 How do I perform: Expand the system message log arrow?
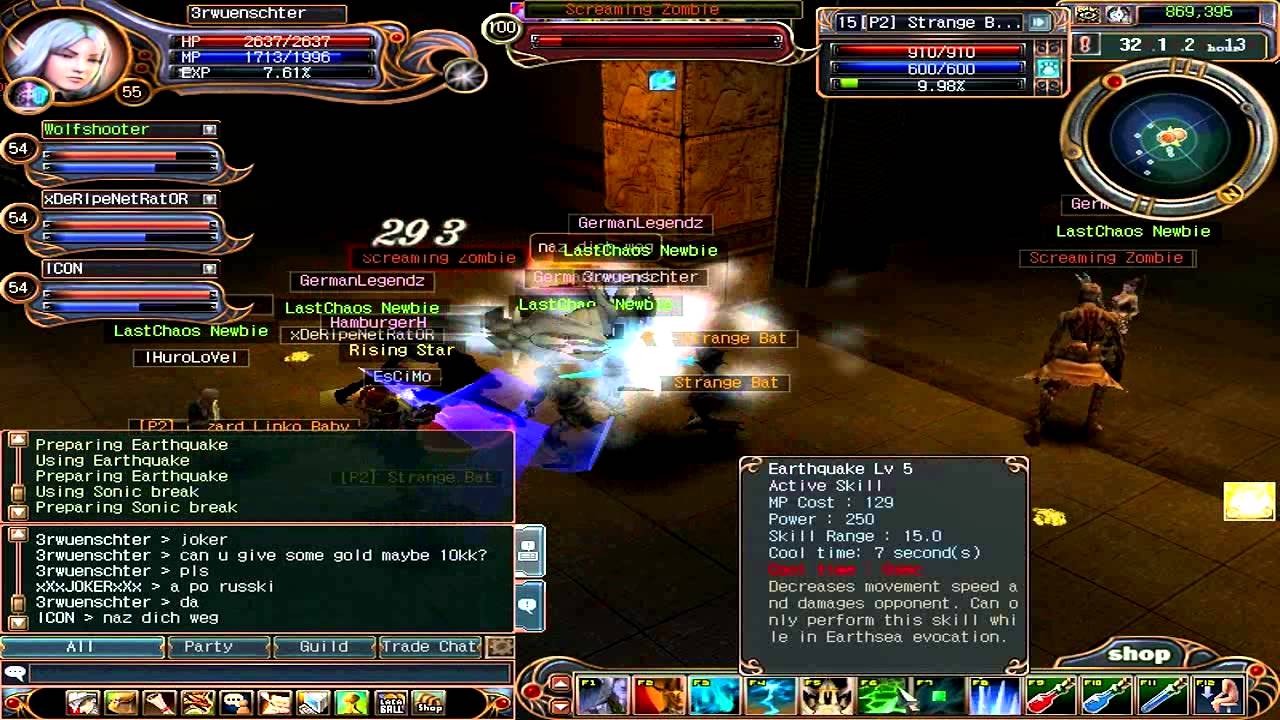point(16,438)
